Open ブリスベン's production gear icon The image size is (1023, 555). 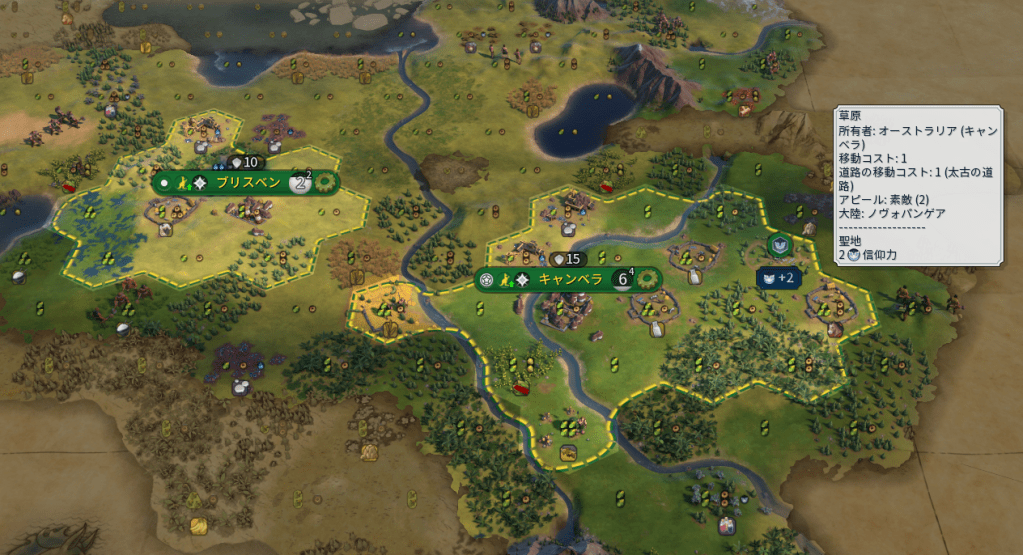coord(325,183)
